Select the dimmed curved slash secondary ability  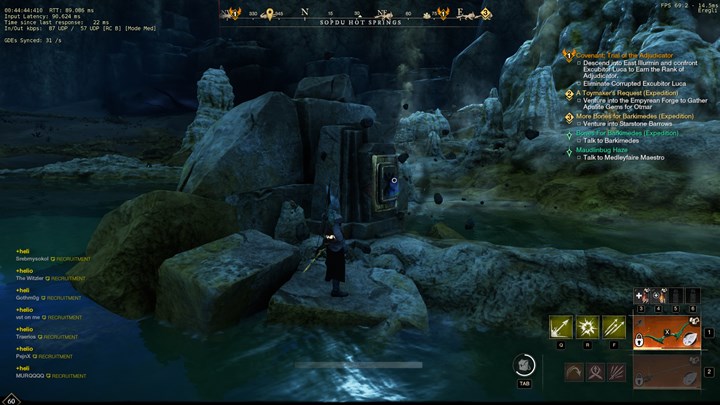pyautogui.click(x=574, y=373)
